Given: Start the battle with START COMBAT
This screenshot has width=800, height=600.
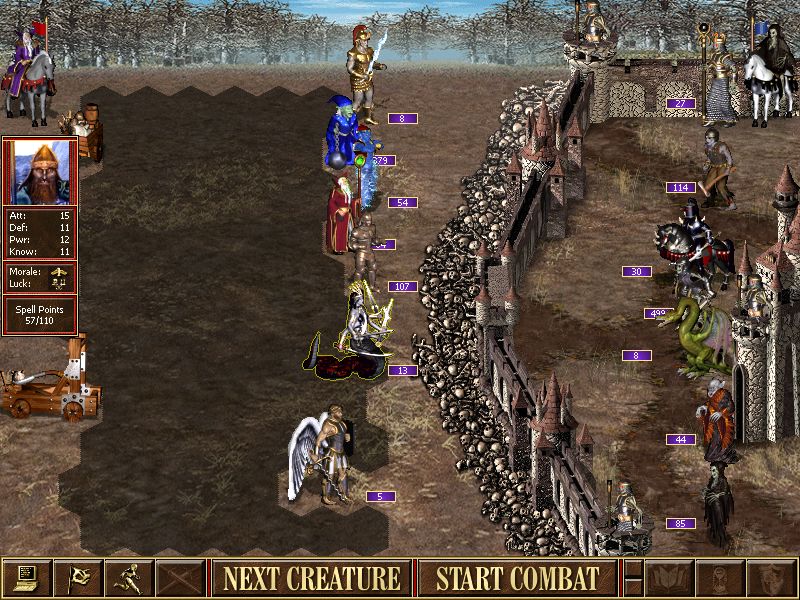Looking at the screenshot, I should 516,578.
